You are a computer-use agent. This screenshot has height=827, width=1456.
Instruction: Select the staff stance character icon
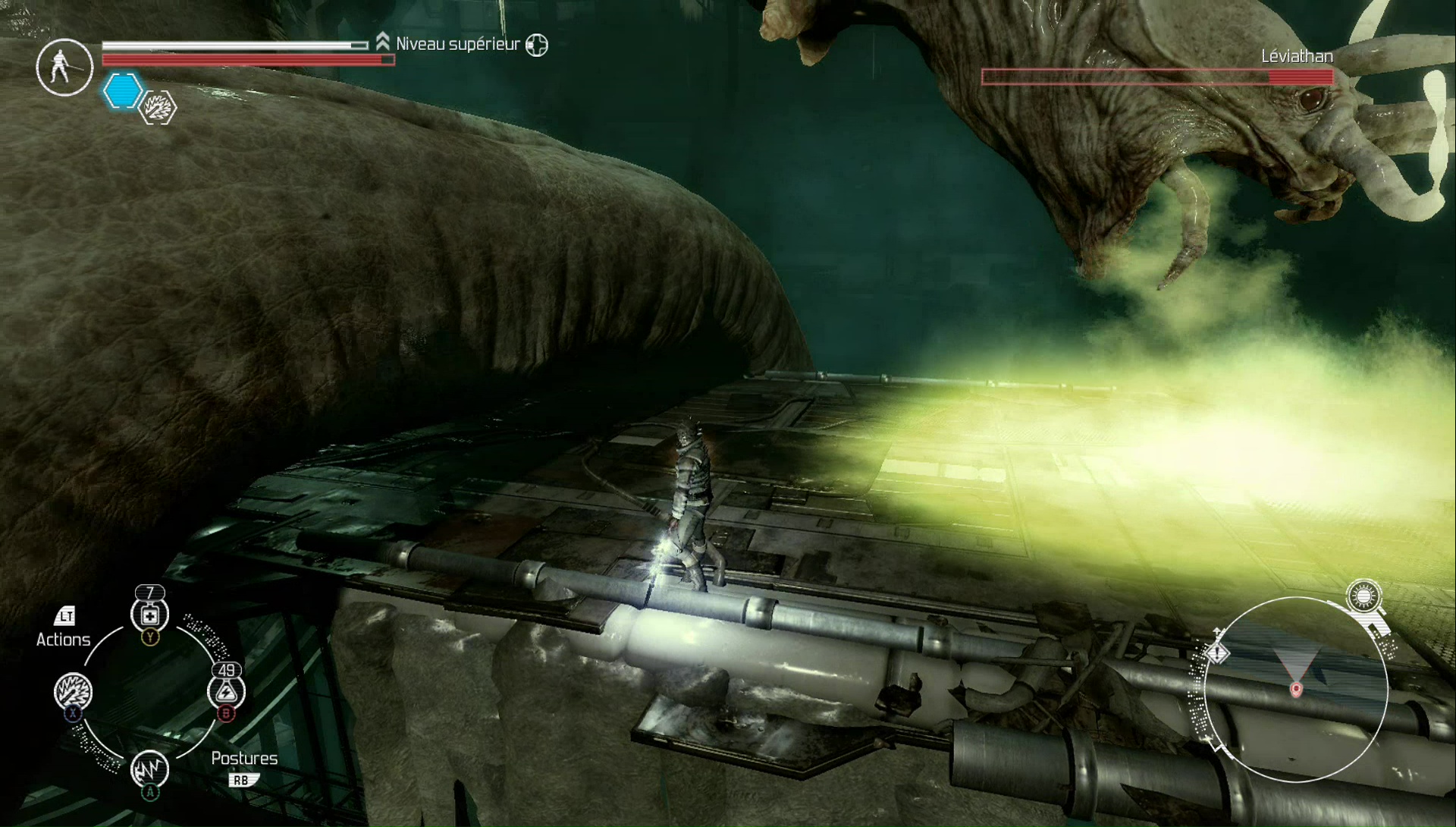tap(64, 68)
